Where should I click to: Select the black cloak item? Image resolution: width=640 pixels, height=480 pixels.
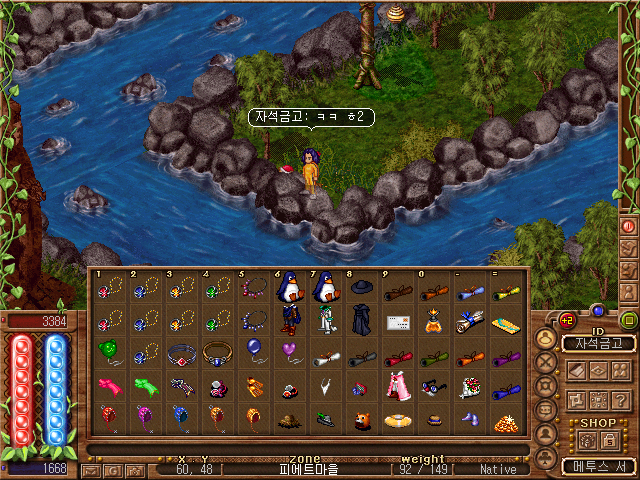[x=360, y=322]
